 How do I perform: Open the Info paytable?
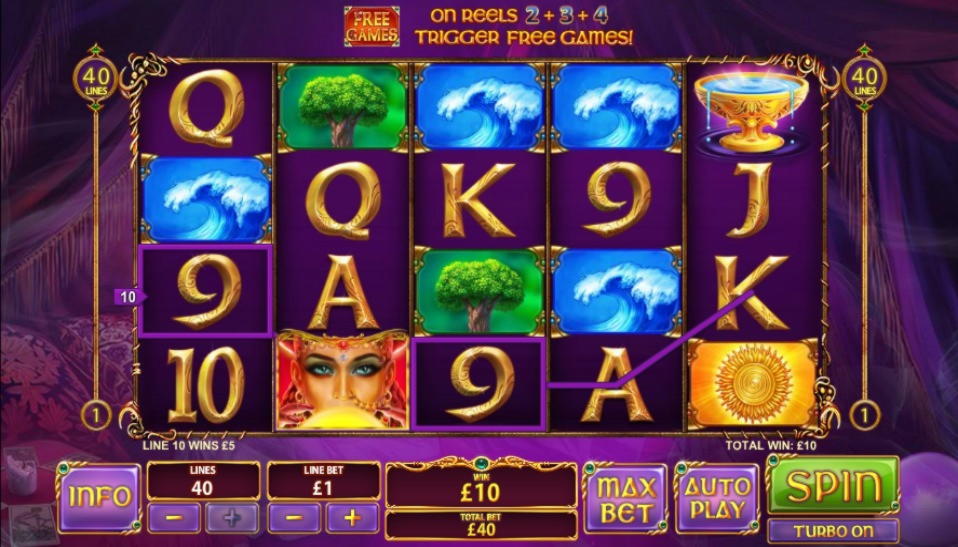[99, 497]
